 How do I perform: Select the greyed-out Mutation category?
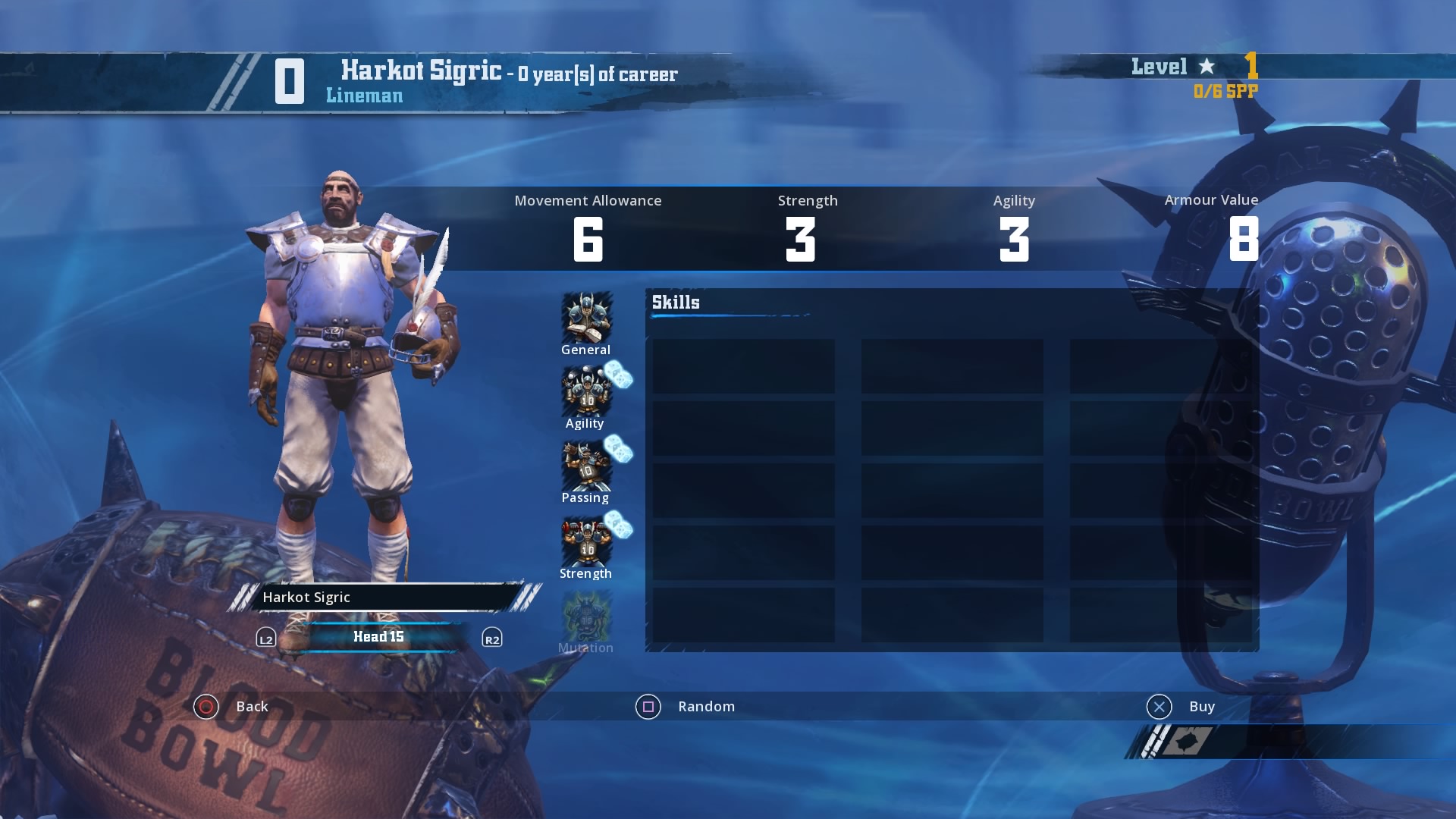(x=586, y=621)
